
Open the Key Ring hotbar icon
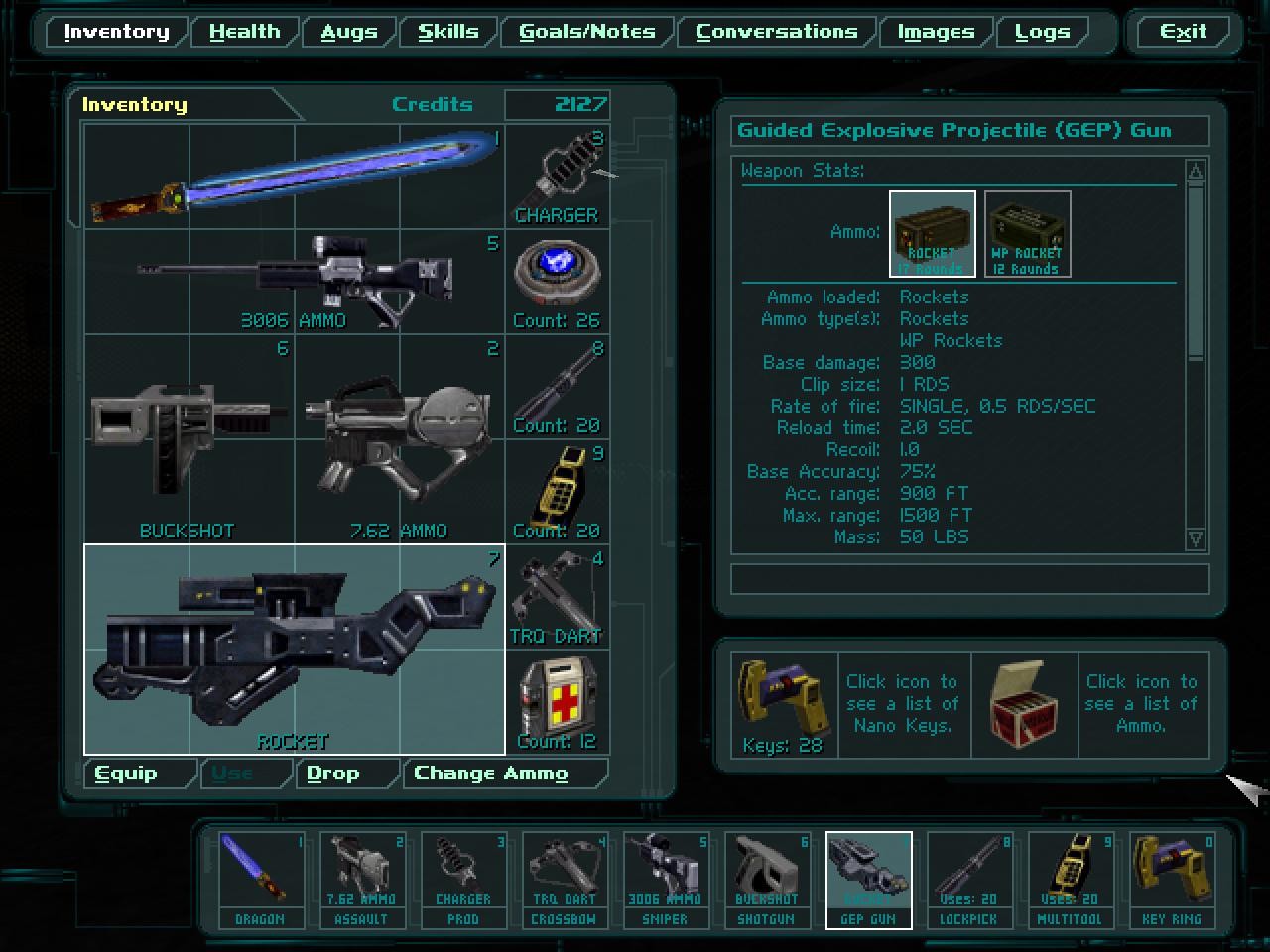coord(1173,878)
